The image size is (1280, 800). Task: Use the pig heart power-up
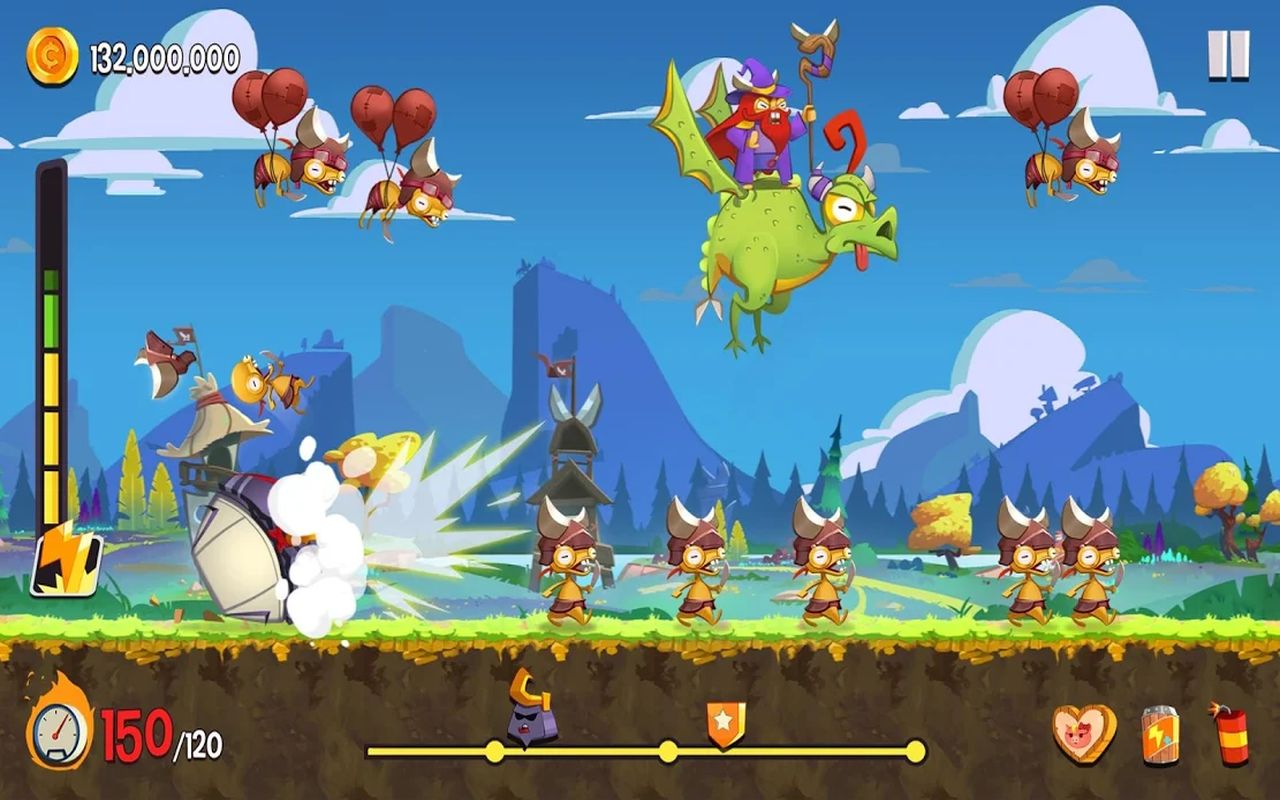point(1084,735)
